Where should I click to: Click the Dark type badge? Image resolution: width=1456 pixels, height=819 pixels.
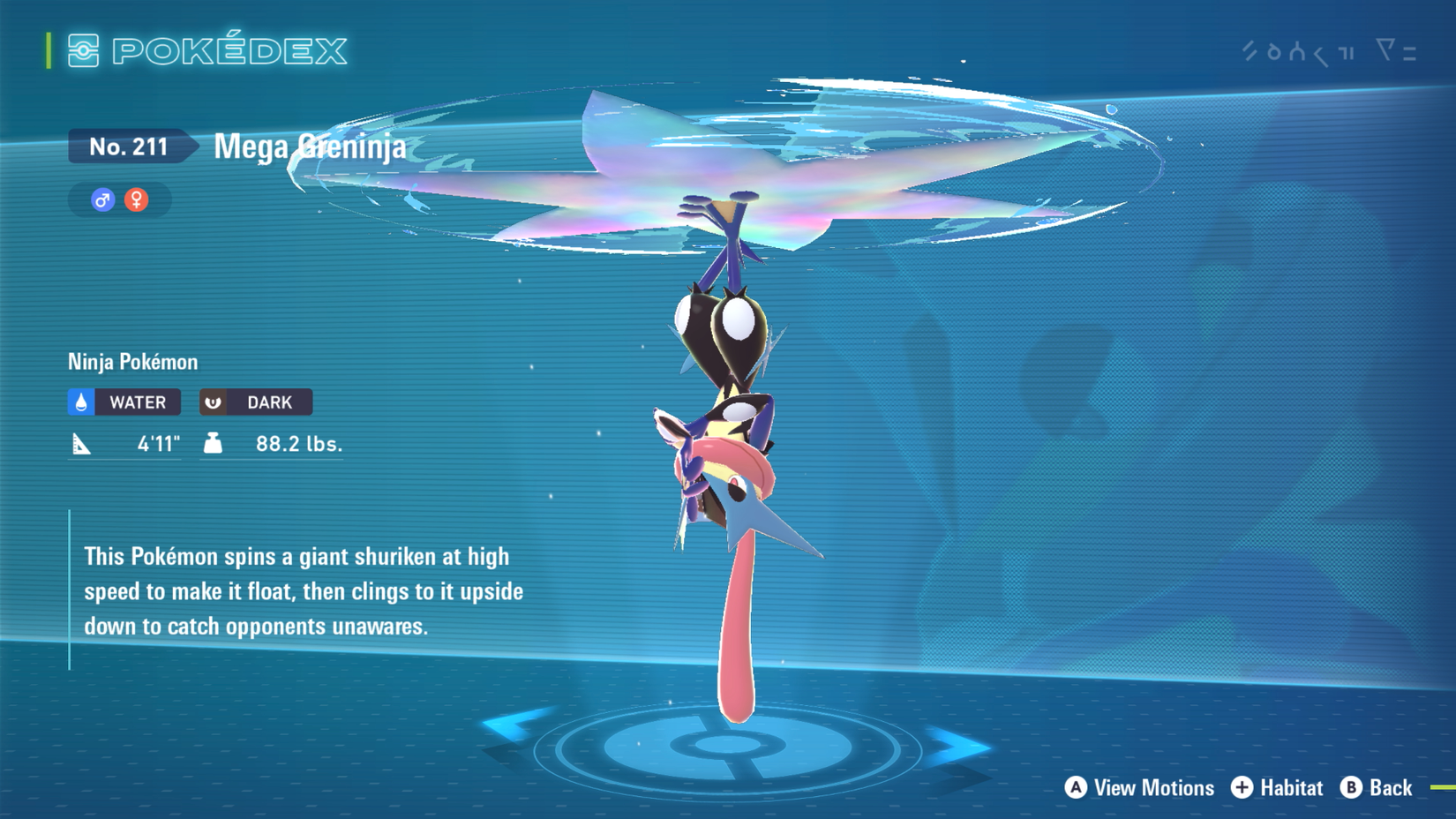tap(256, 402)
